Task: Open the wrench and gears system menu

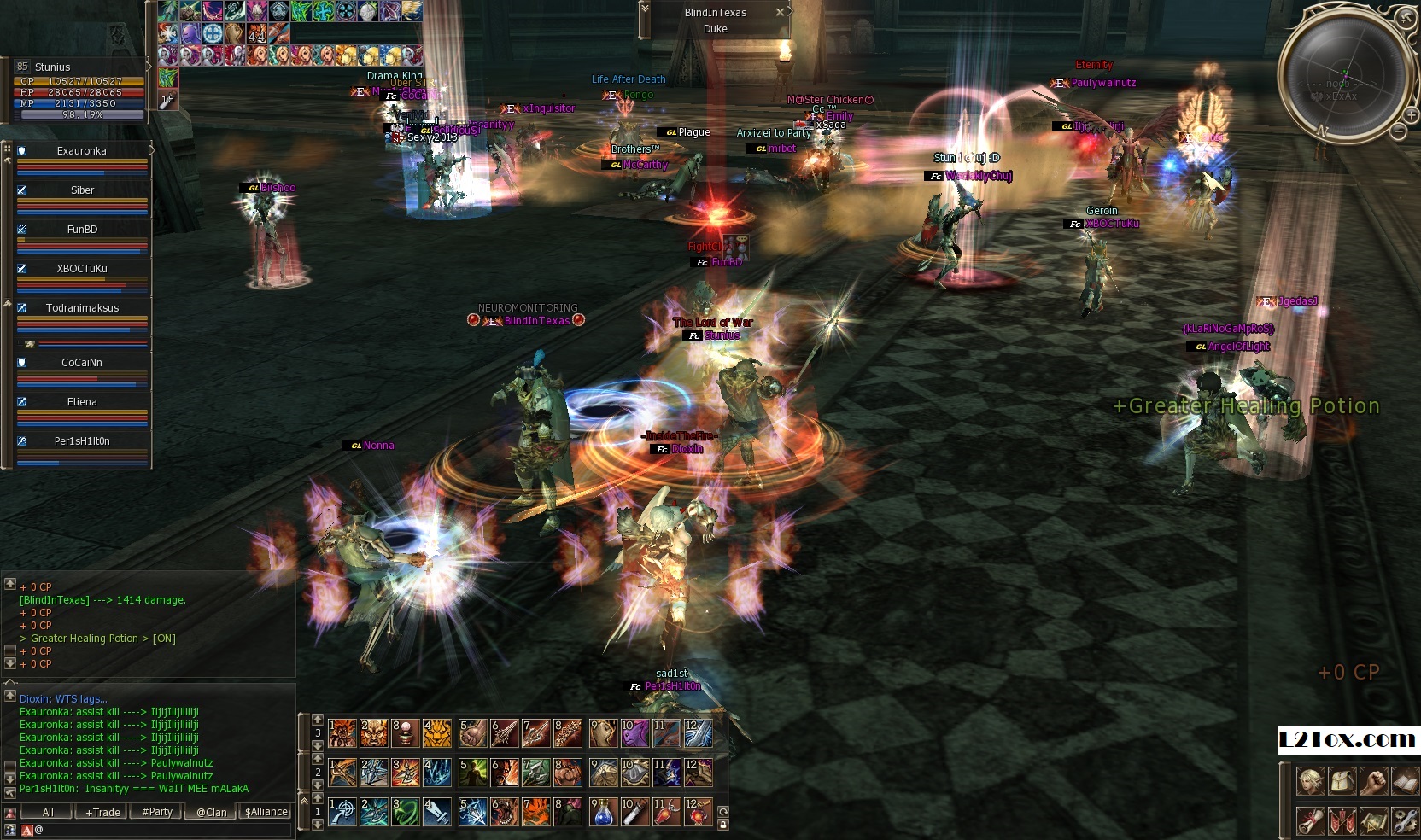Action: [x=1405, y=821]
